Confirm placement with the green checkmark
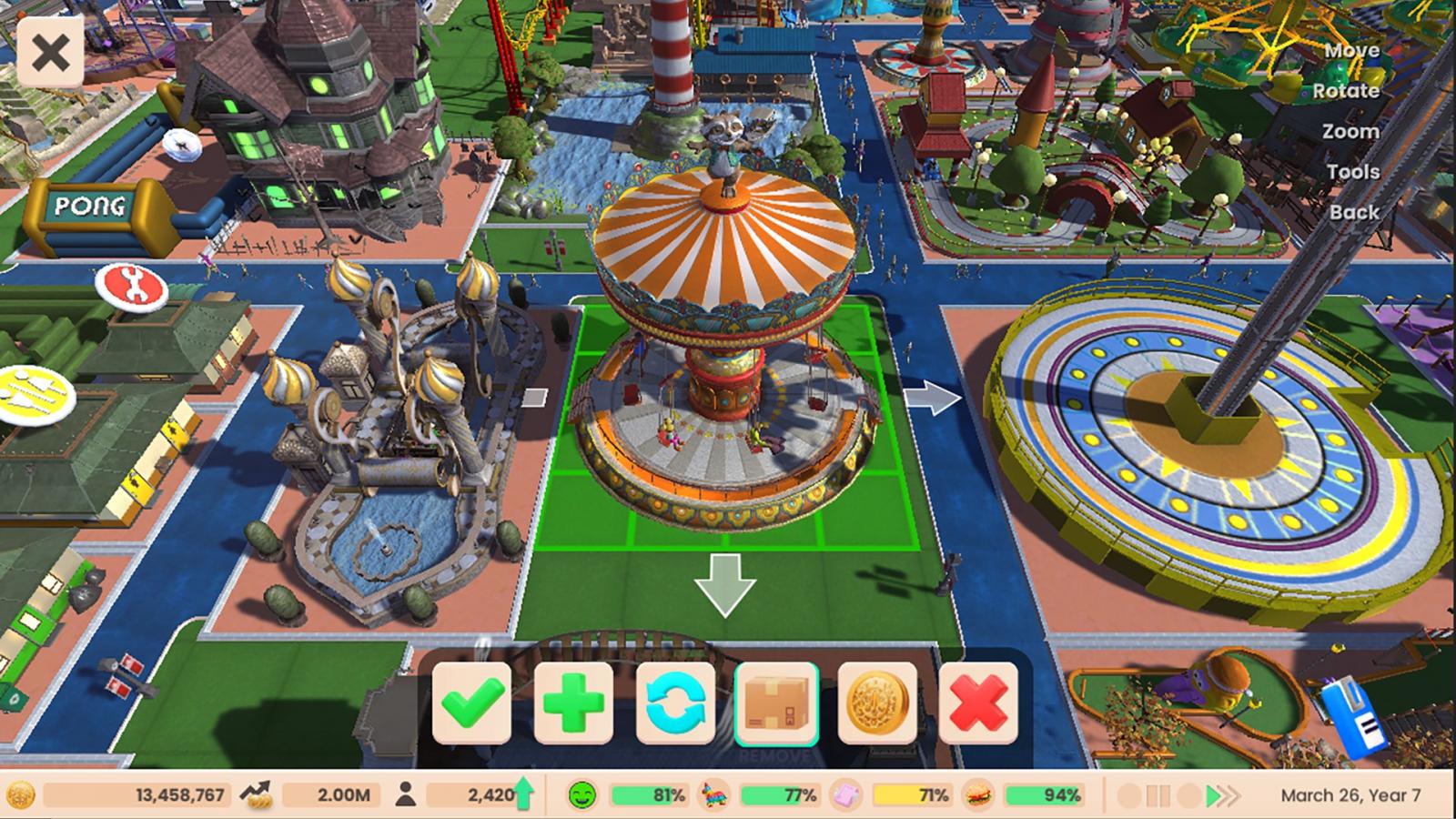The image size is (1456, 819). tap(471, 703)
